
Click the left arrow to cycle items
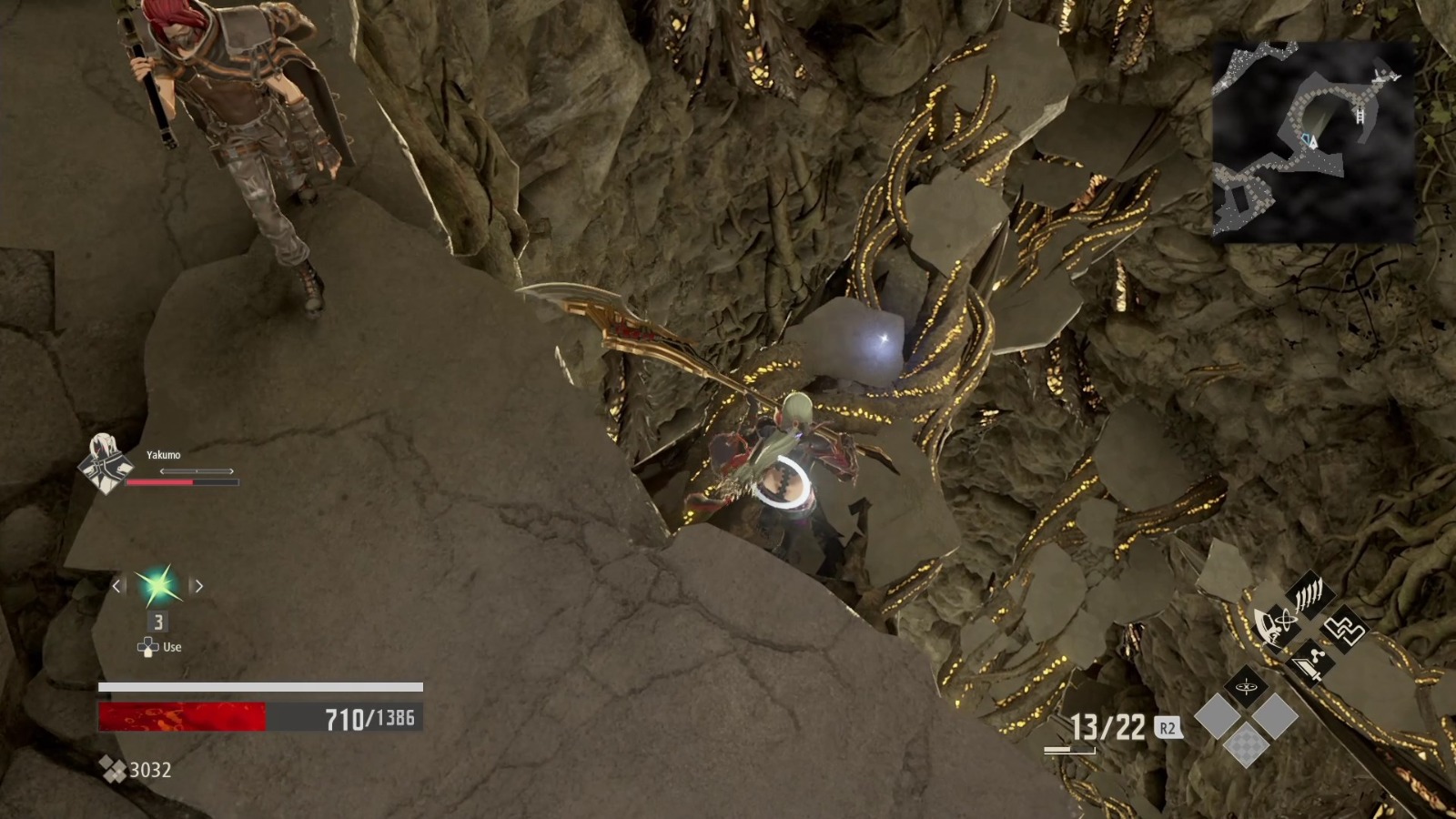(x=117, y=584)
